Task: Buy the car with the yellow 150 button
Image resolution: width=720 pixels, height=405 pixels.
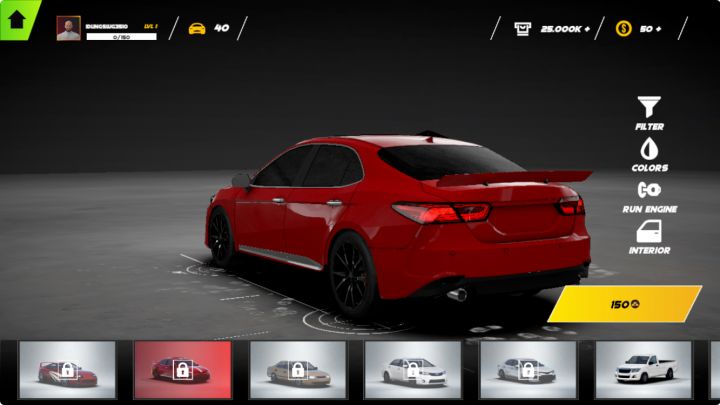Action: tap(625, 304)
